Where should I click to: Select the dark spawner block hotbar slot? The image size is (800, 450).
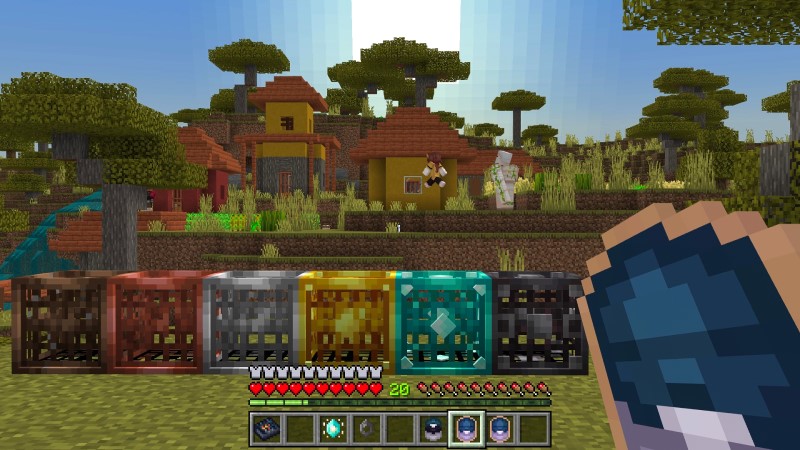(264, 428)
